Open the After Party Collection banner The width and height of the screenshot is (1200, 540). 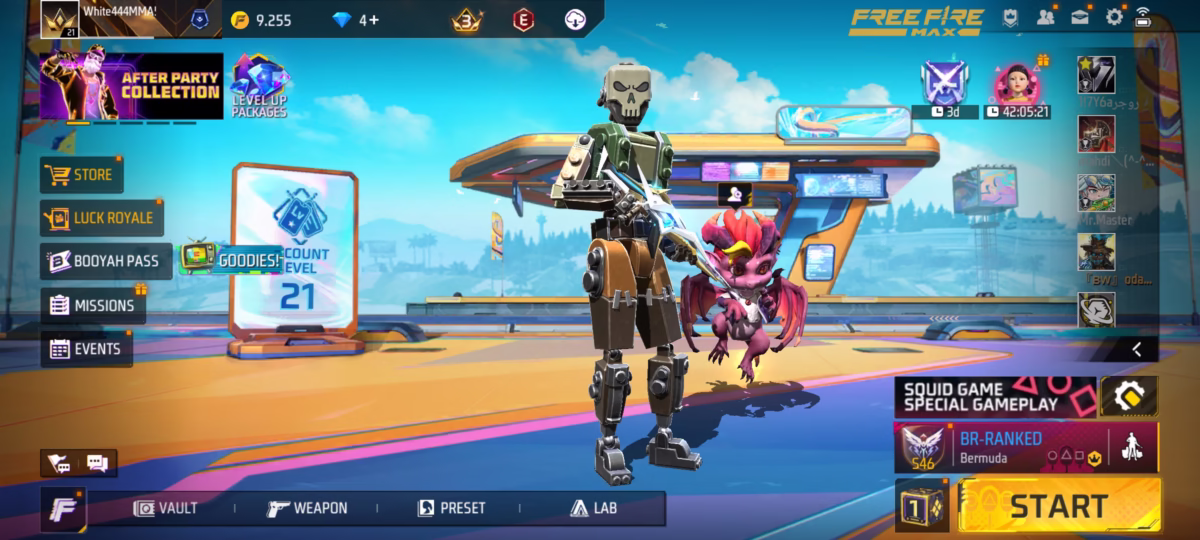pos(130,86)
